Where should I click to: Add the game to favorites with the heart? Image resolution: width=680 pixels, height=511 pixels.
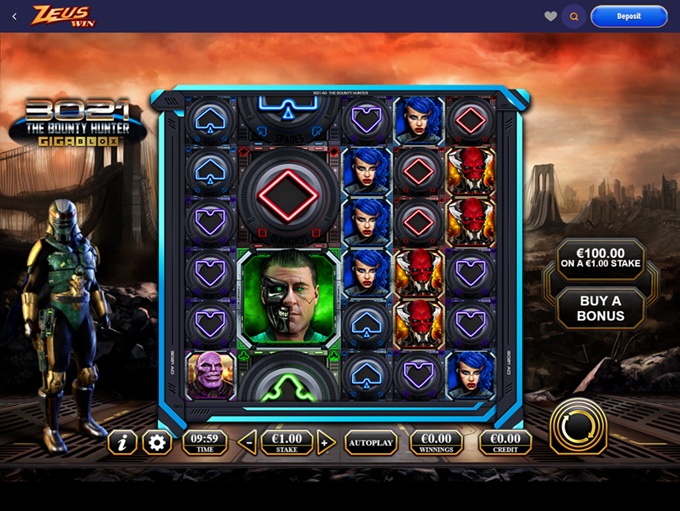550,16
